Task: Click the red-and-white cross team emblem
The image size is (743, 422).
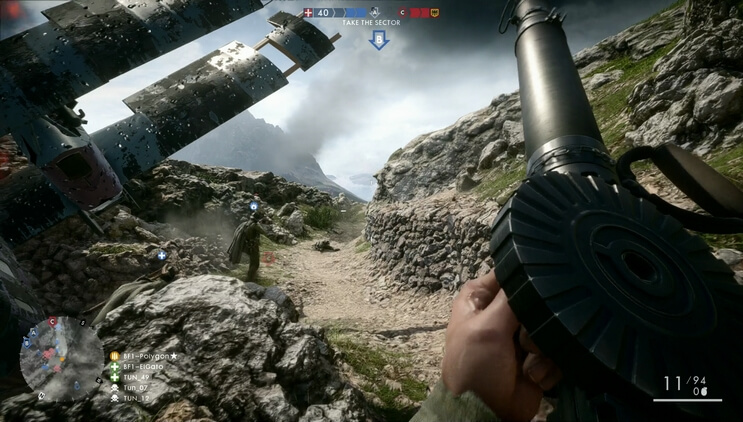Action: pos(308,13)
